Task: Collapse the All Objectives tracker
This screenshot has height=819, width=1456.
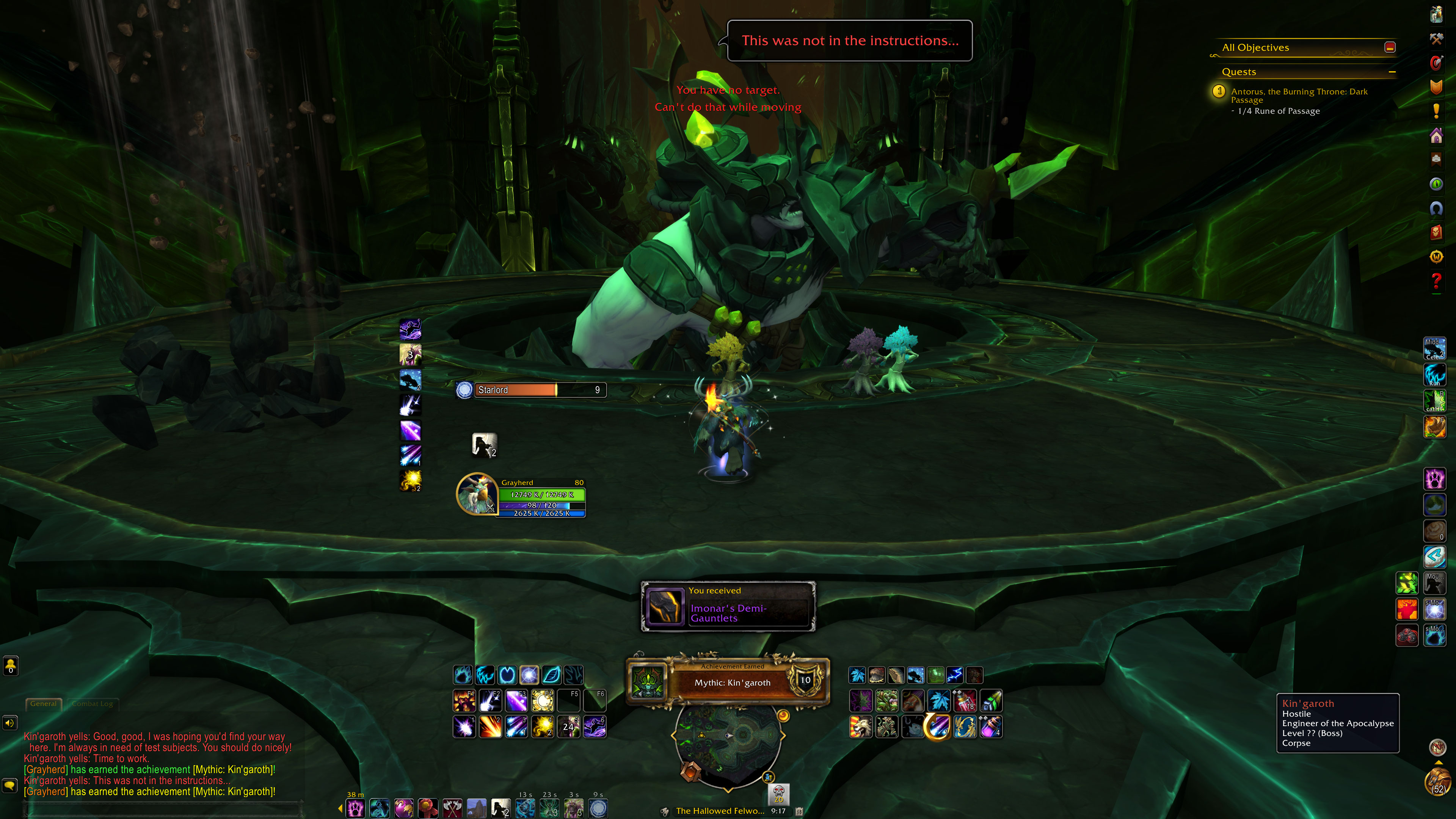Action: (1390, 47)
